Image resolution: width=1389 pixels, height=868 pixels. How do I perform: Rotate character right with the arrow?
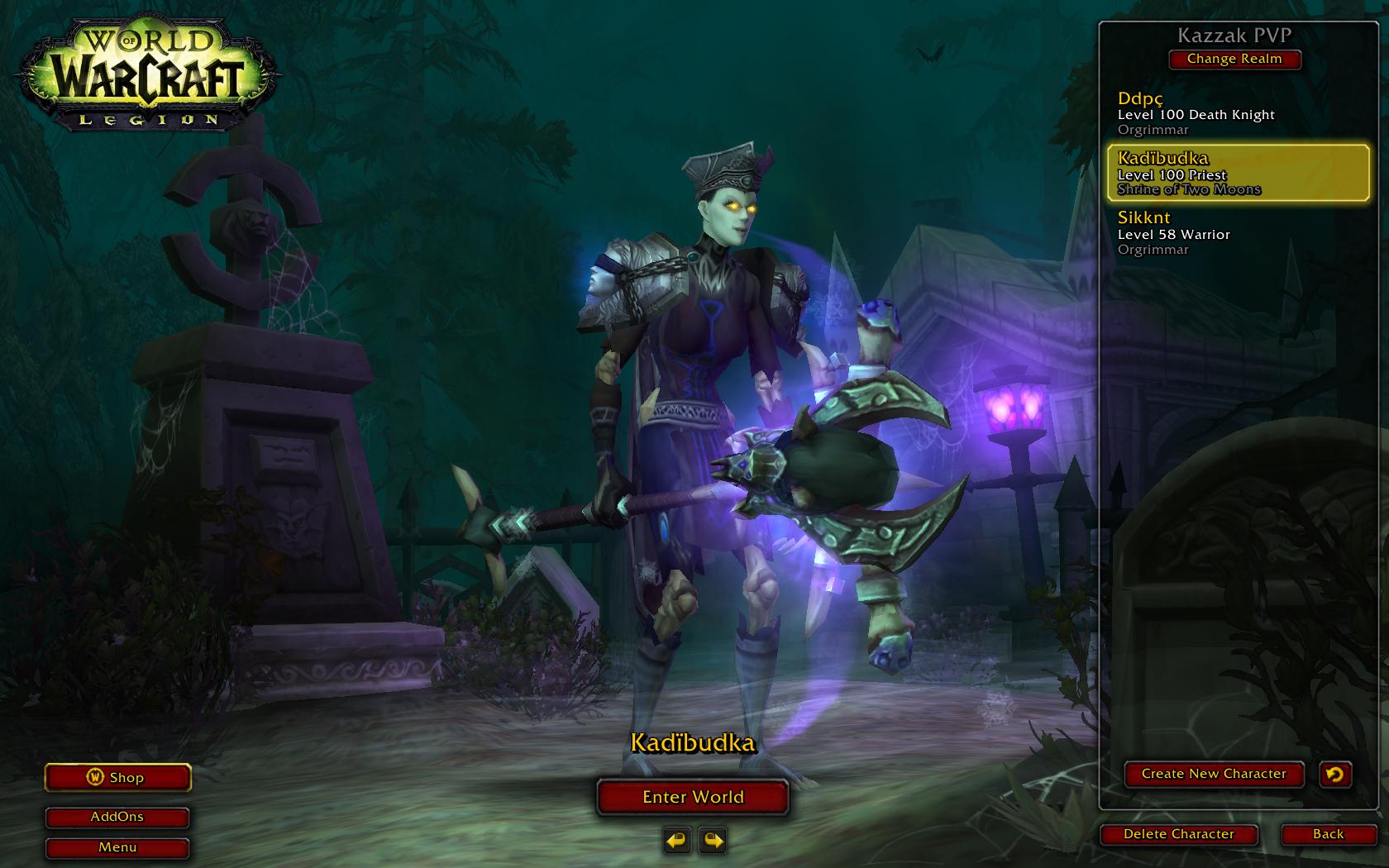[713, 842]
